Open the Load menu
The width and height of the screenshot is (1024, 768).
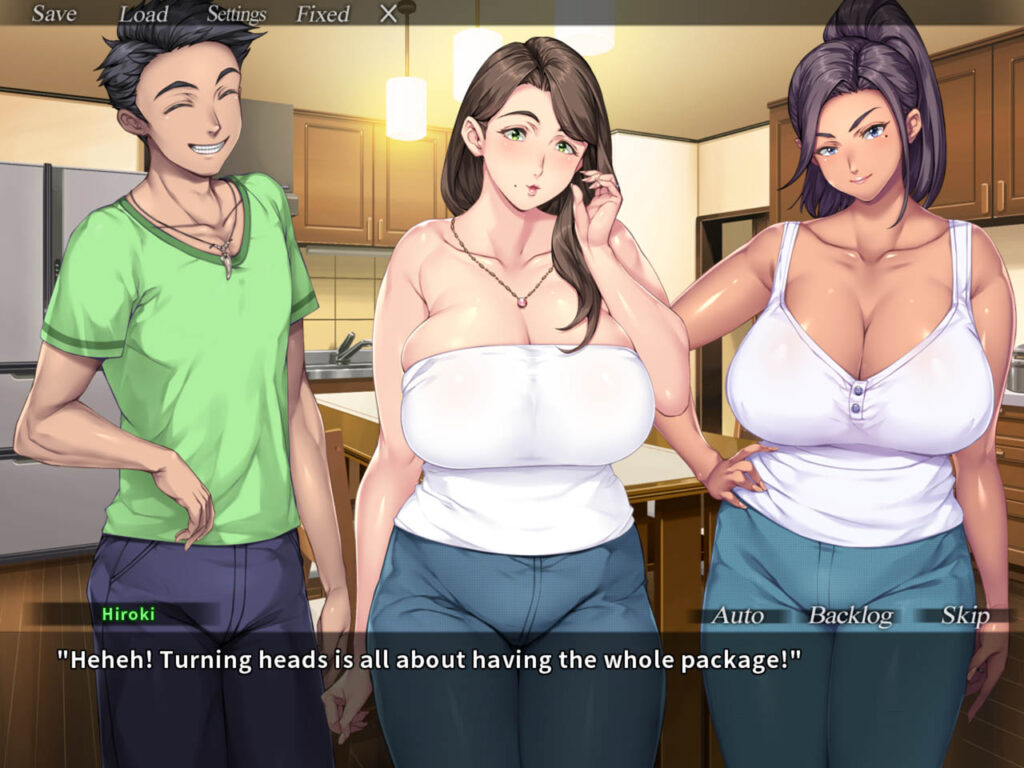(x=143, y=14)
